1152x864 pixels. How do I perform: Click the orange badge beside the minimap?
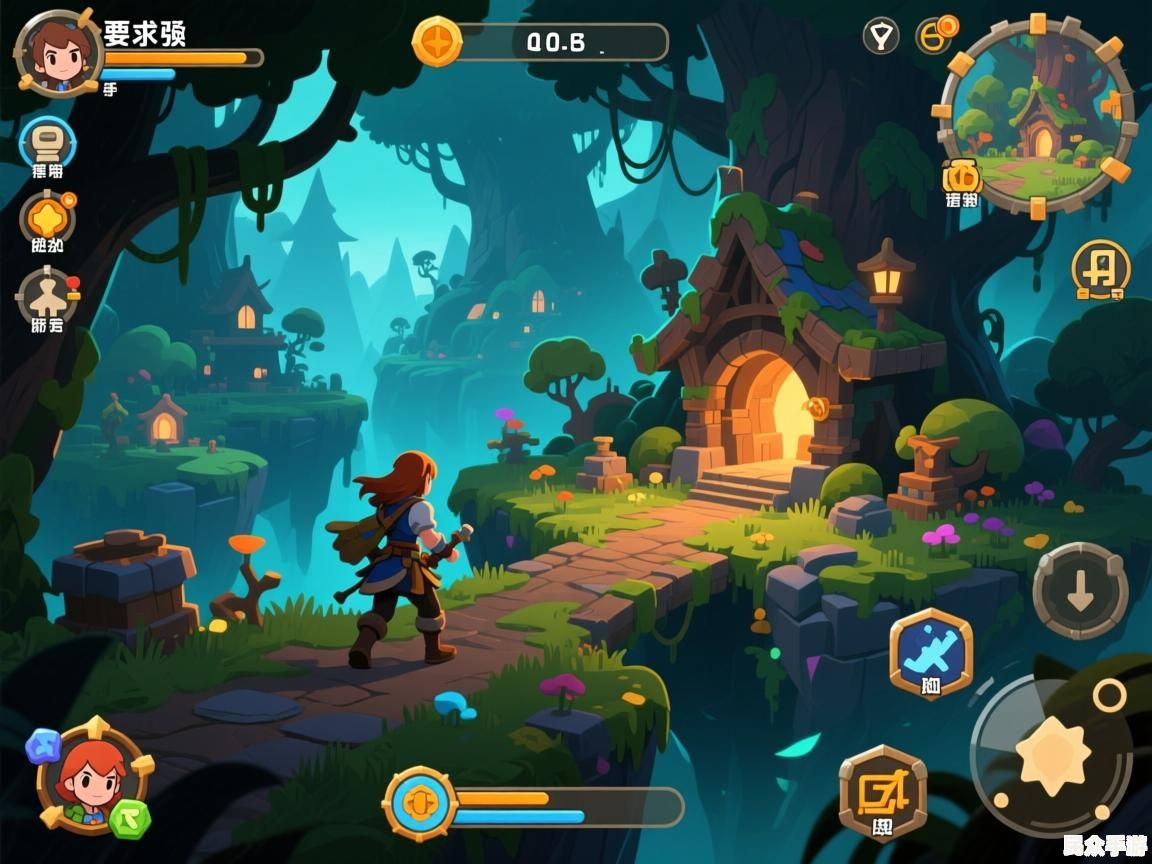pyautogui.click(x=962, y=177)
